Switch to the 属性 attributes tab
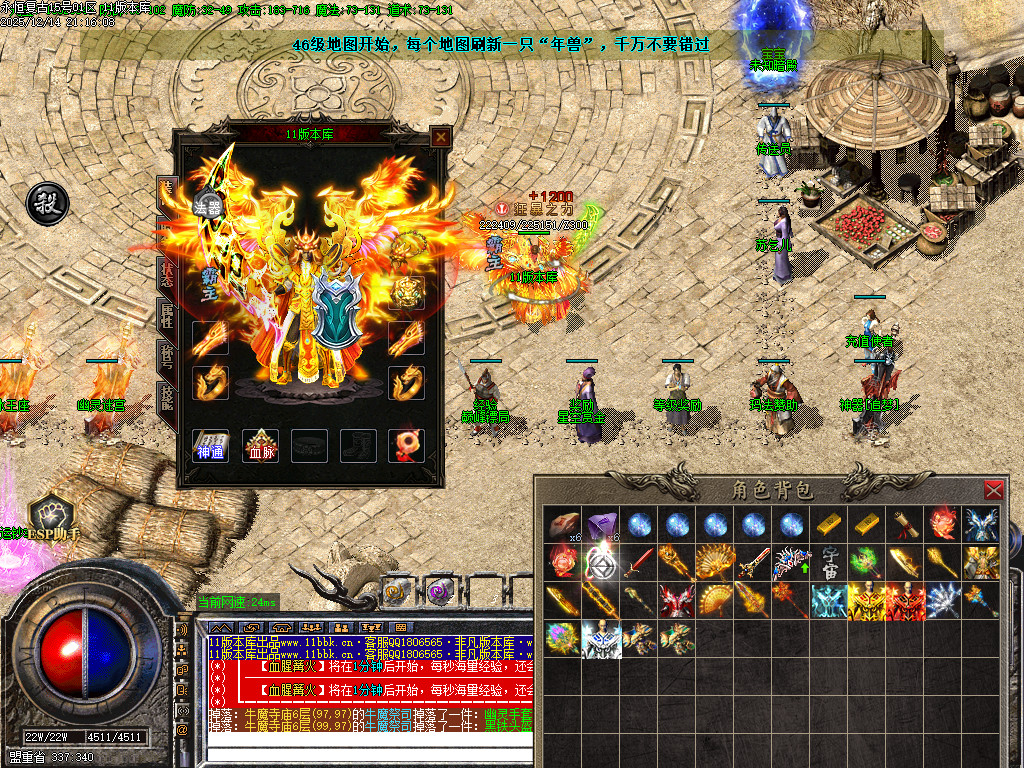 click(166, 315)
